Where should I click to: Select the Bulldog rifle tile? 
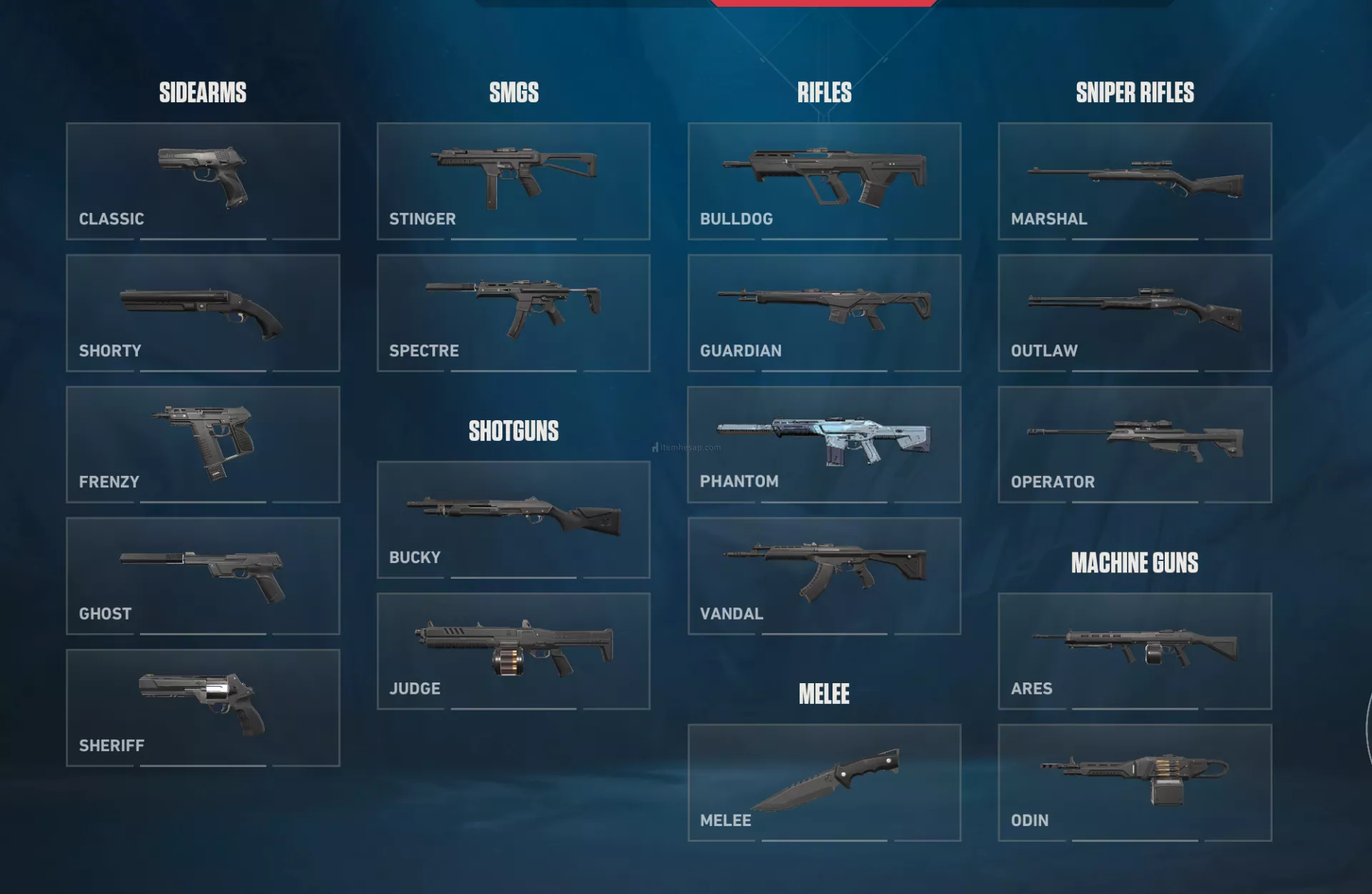click(824, 181)
